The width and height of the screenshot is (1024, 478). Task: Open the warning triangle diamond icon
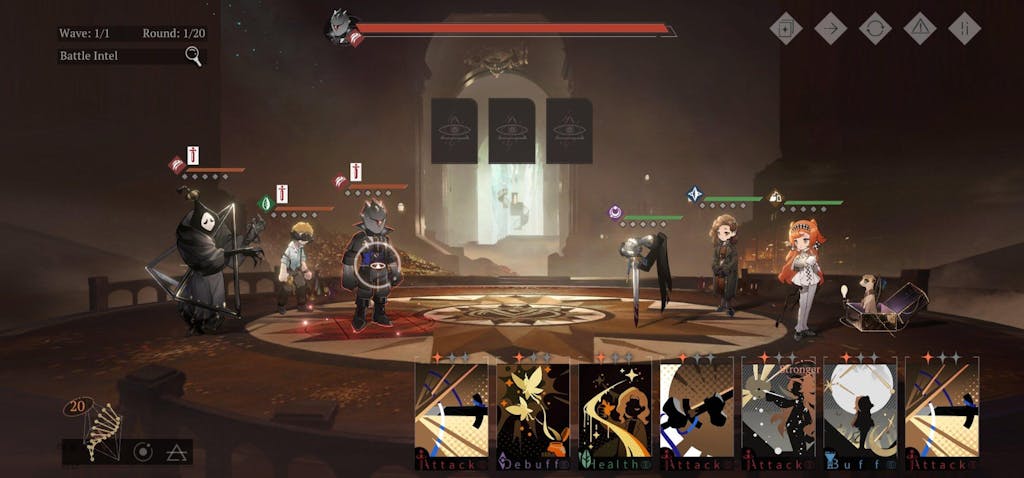pyautogui.click(x=920, y=28)
